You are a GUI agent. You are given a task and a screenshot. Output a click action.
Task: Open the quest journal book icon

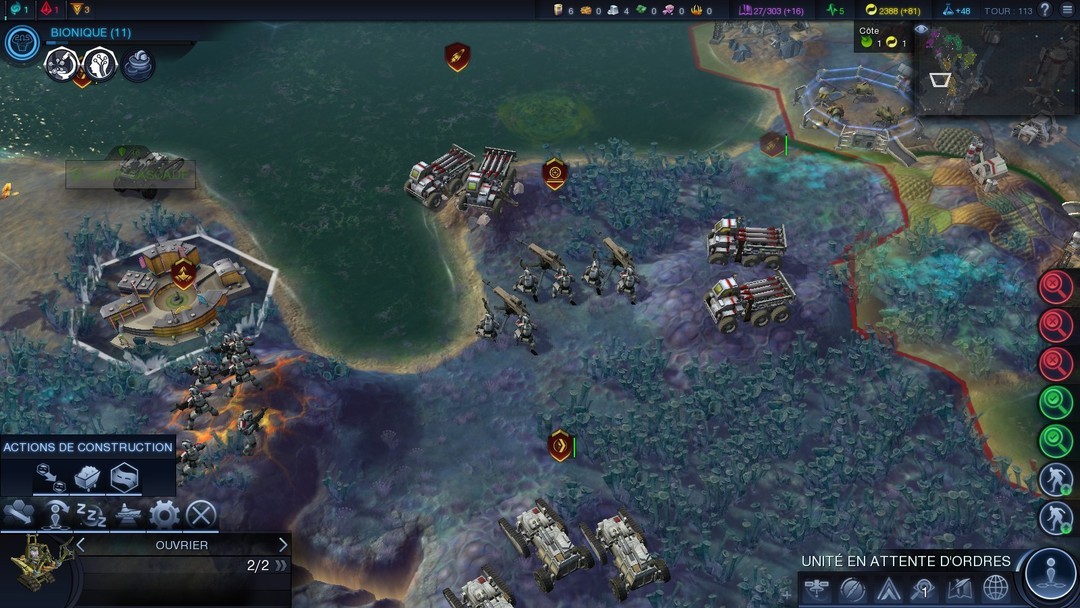click(x=960, y=589)
